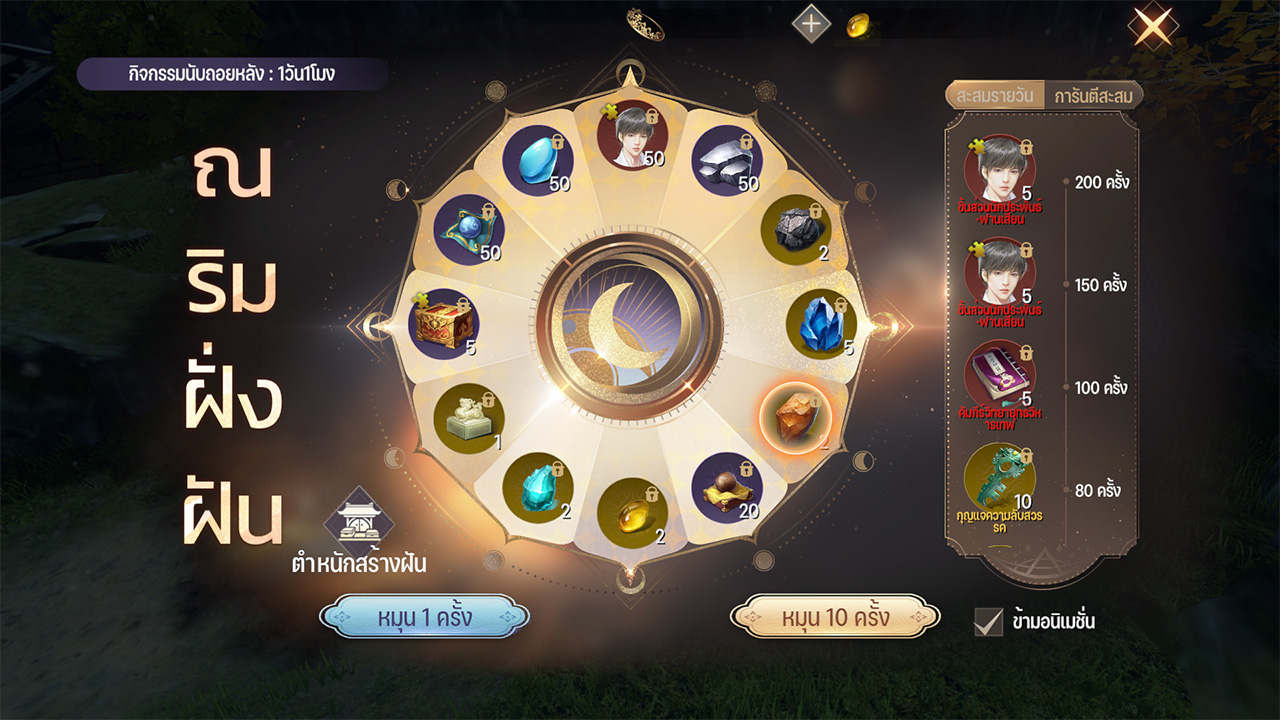Inspect the blue orb scroll wheel prize
This screenshot has height=720, width=1280.
click(469, 231)
